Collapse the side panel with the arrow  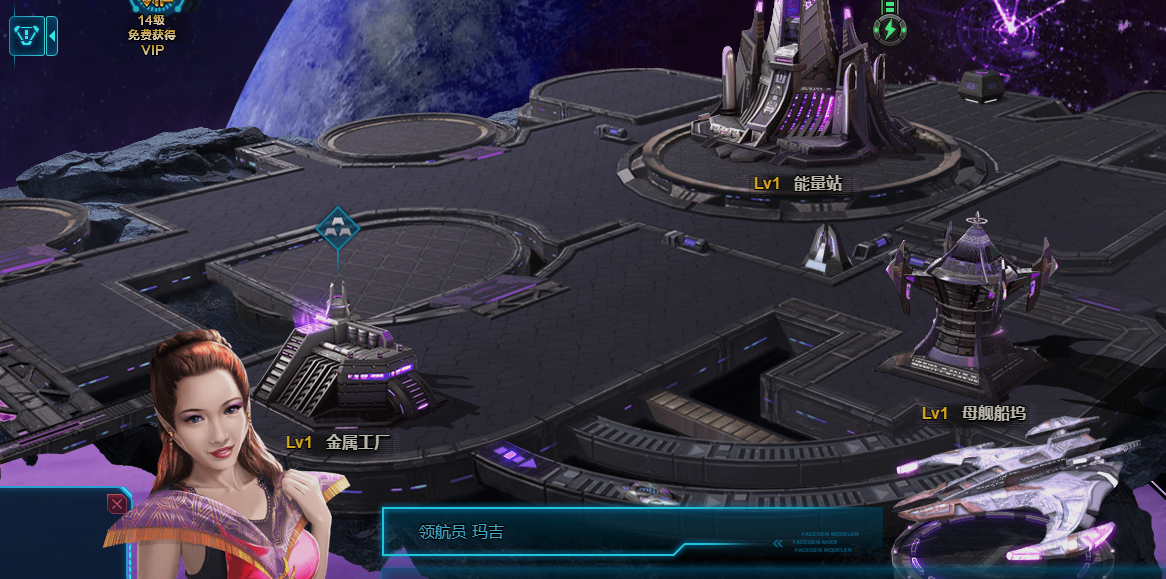tap(52, 36)
